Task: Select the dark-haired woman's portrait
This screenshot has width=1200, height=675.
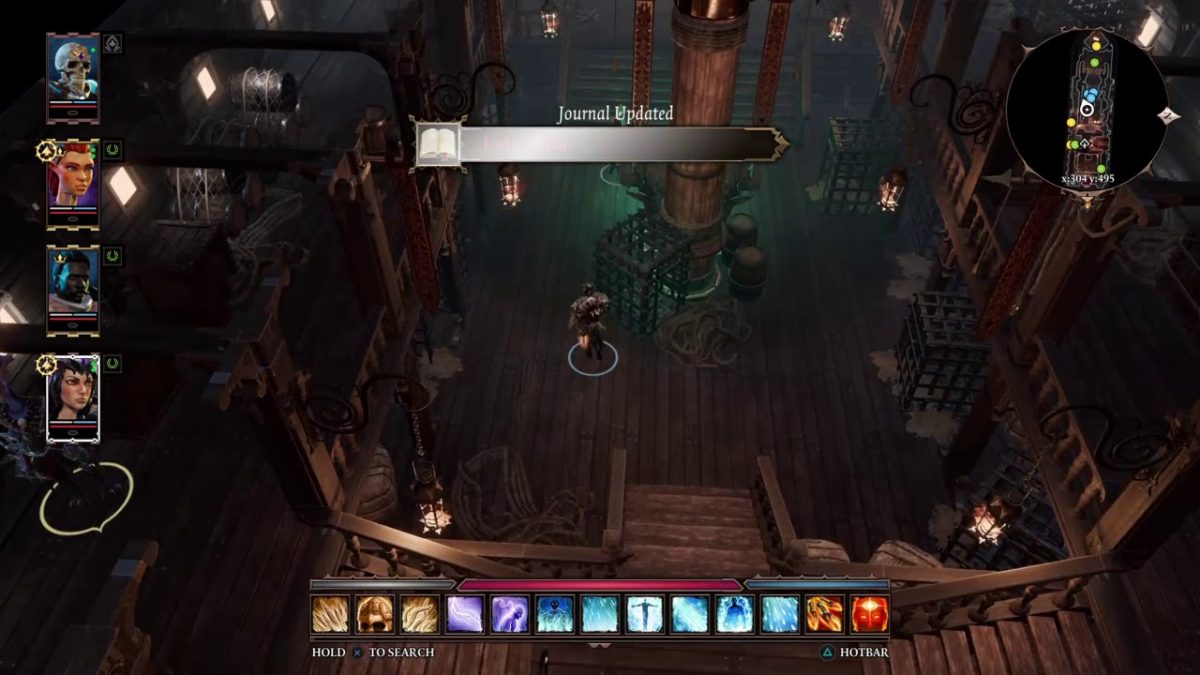Action: 73,397
